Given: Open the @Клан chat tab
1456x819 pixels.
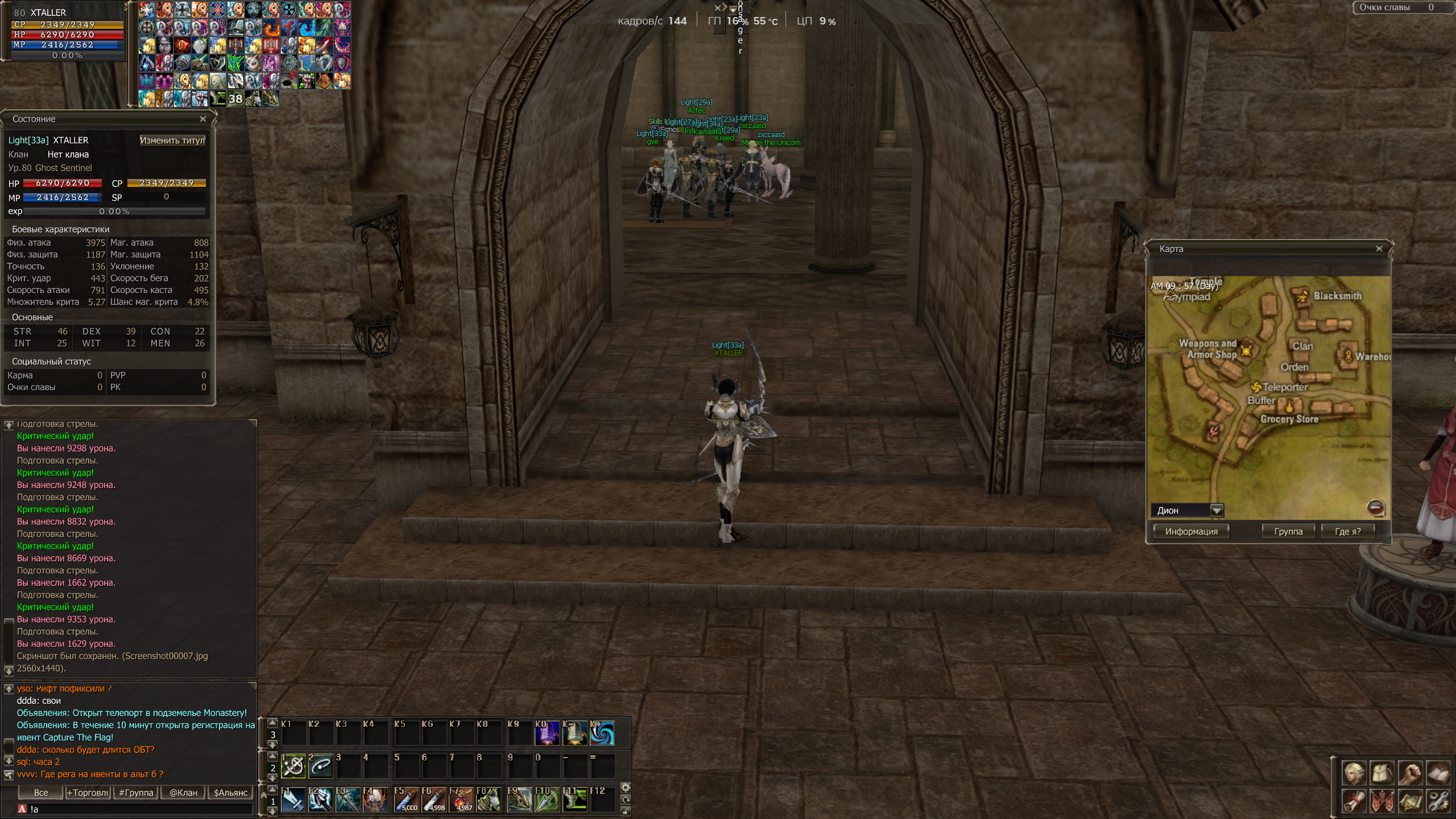Looking at the screenshot, I should pyautogui.click(x=183, y=793).
